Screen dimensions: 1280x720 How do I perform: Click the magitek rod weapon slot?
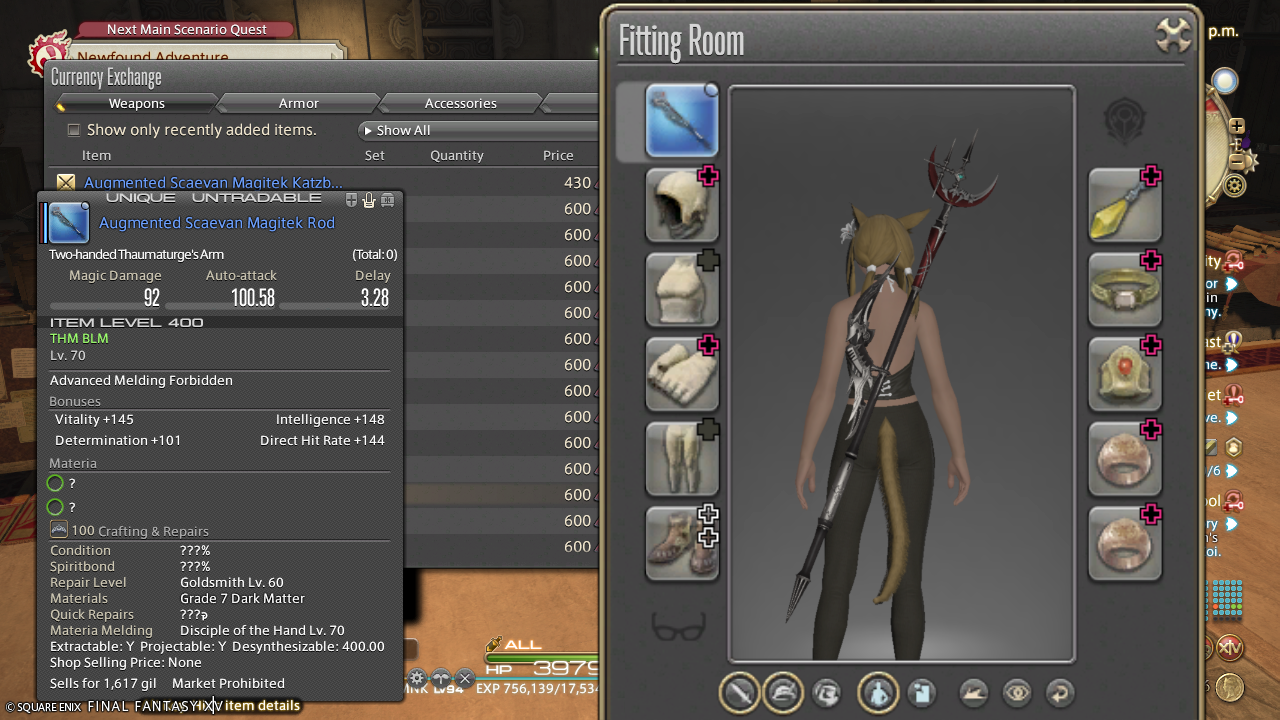tap(682, 121)
